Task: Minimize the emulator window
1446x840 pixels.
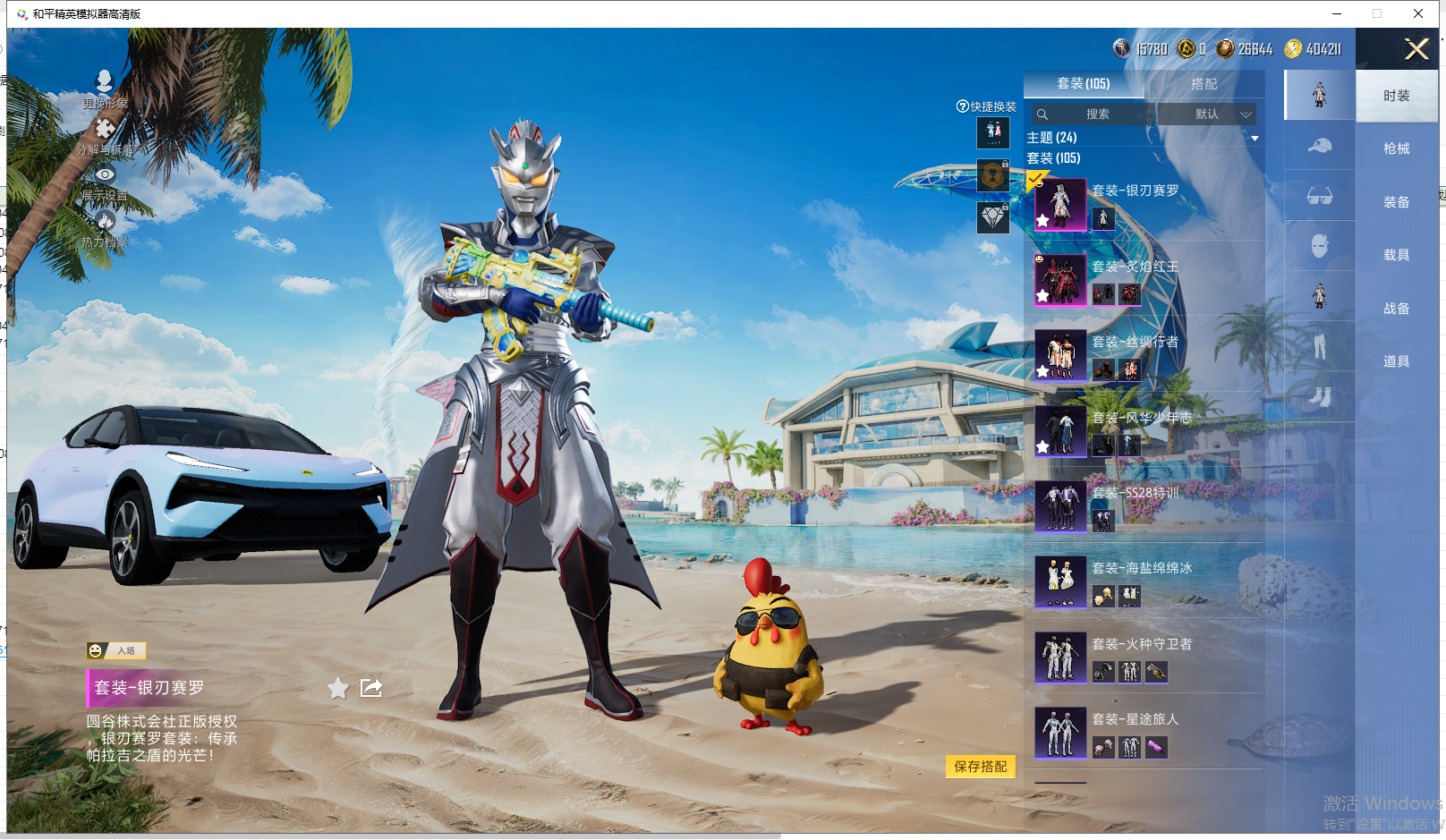Action: (x=1336, y=13)
